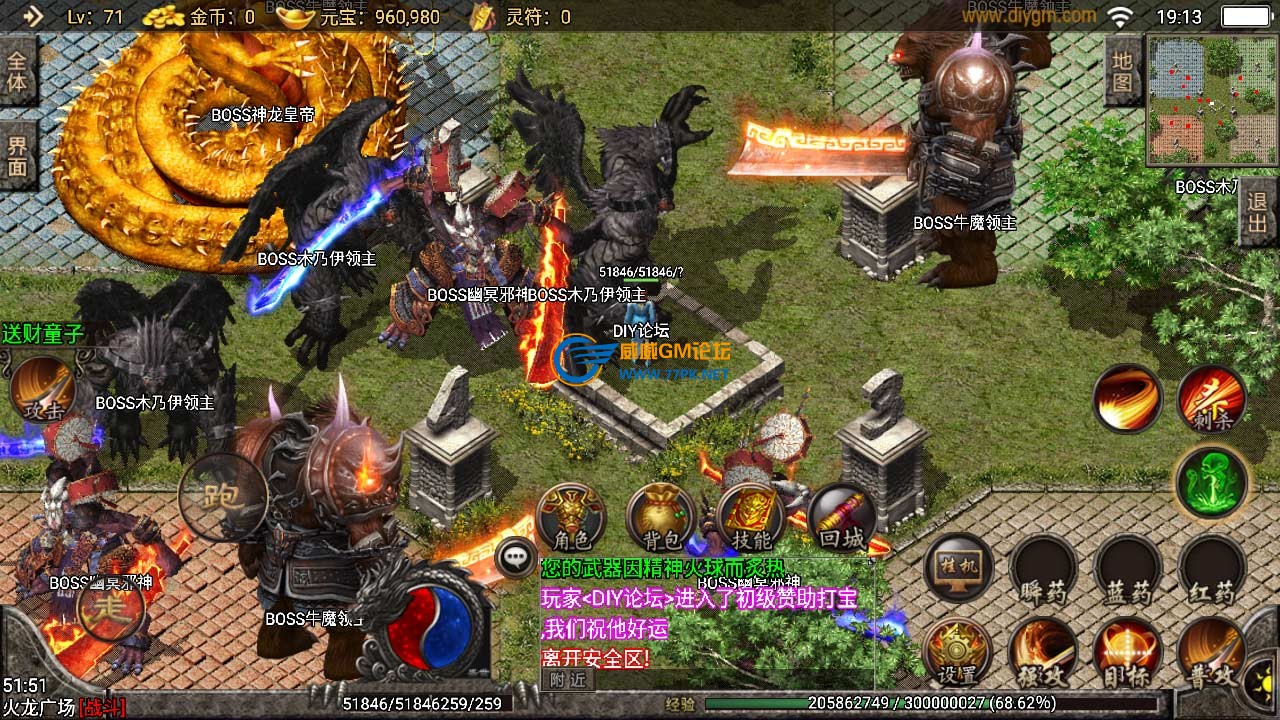Image resolution: width=1280 pixels, height=720 pixels.
Task: Cast the fiery slash skill
Action: click(1127, 398)
